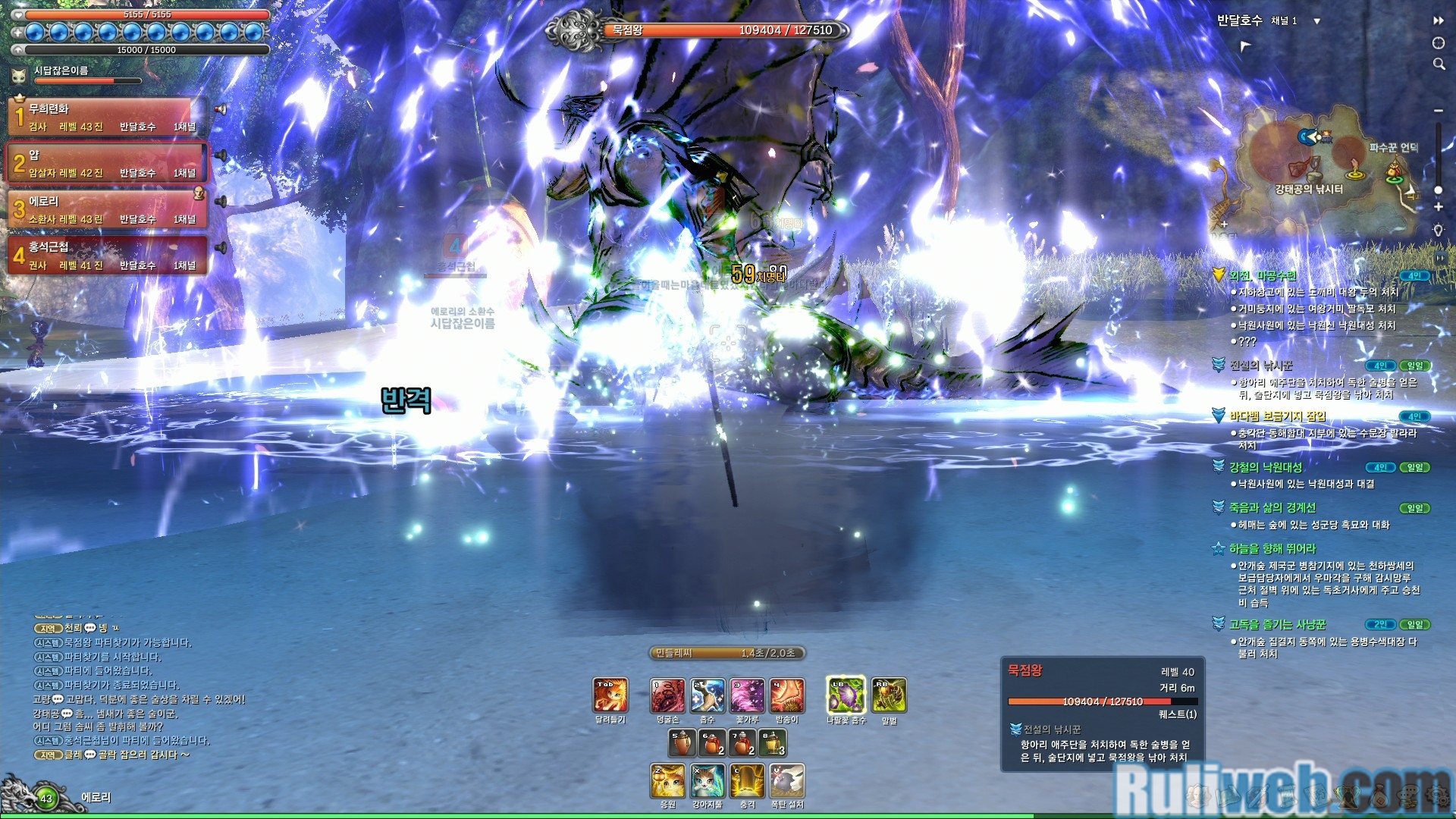Select party member 무희련화
Screen dimensions: 1456x819
pos(106,117)
